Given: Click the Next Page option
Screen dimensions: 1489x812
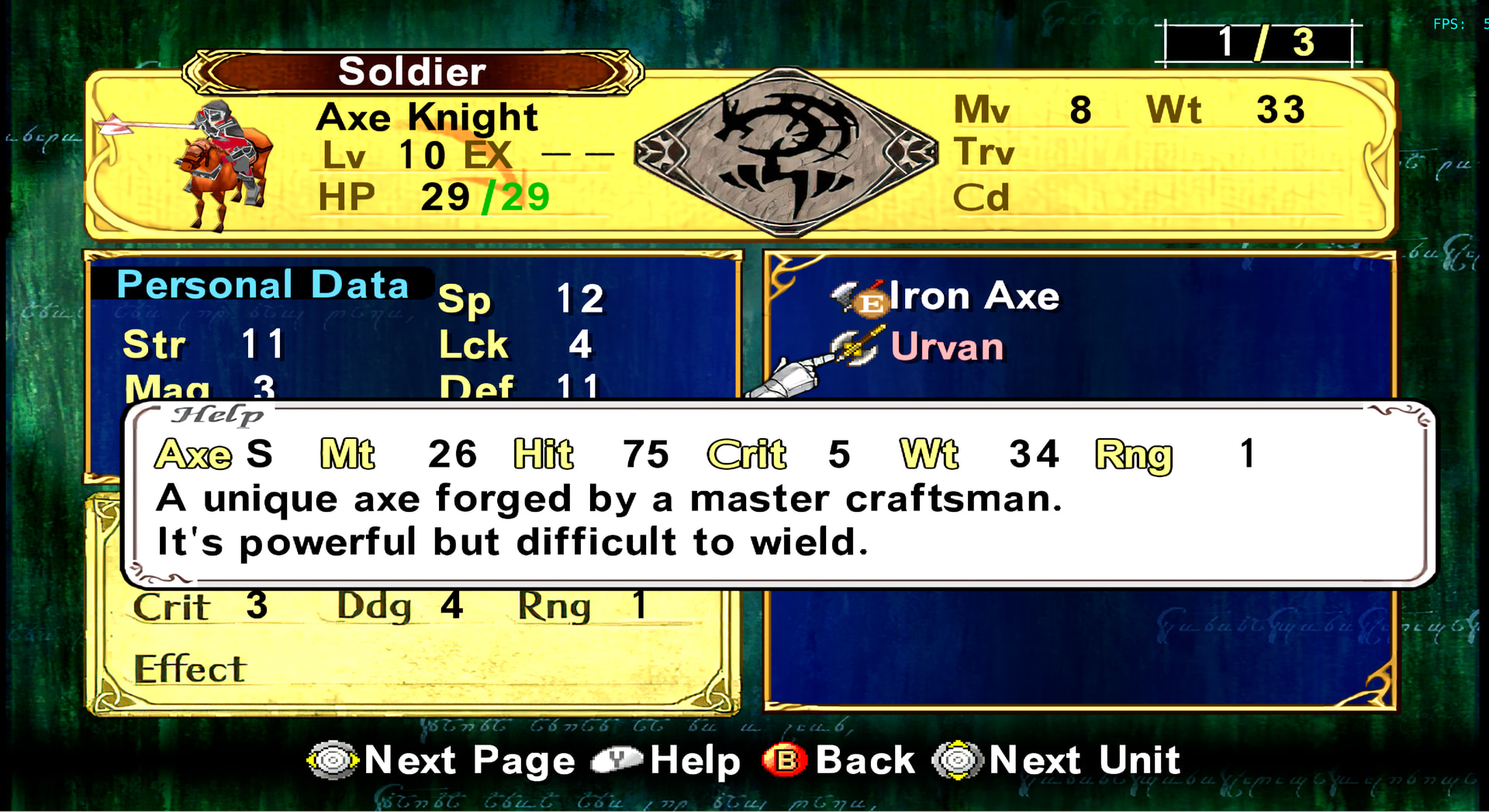Looking at the screenshot, I should (x=442, y=760).
